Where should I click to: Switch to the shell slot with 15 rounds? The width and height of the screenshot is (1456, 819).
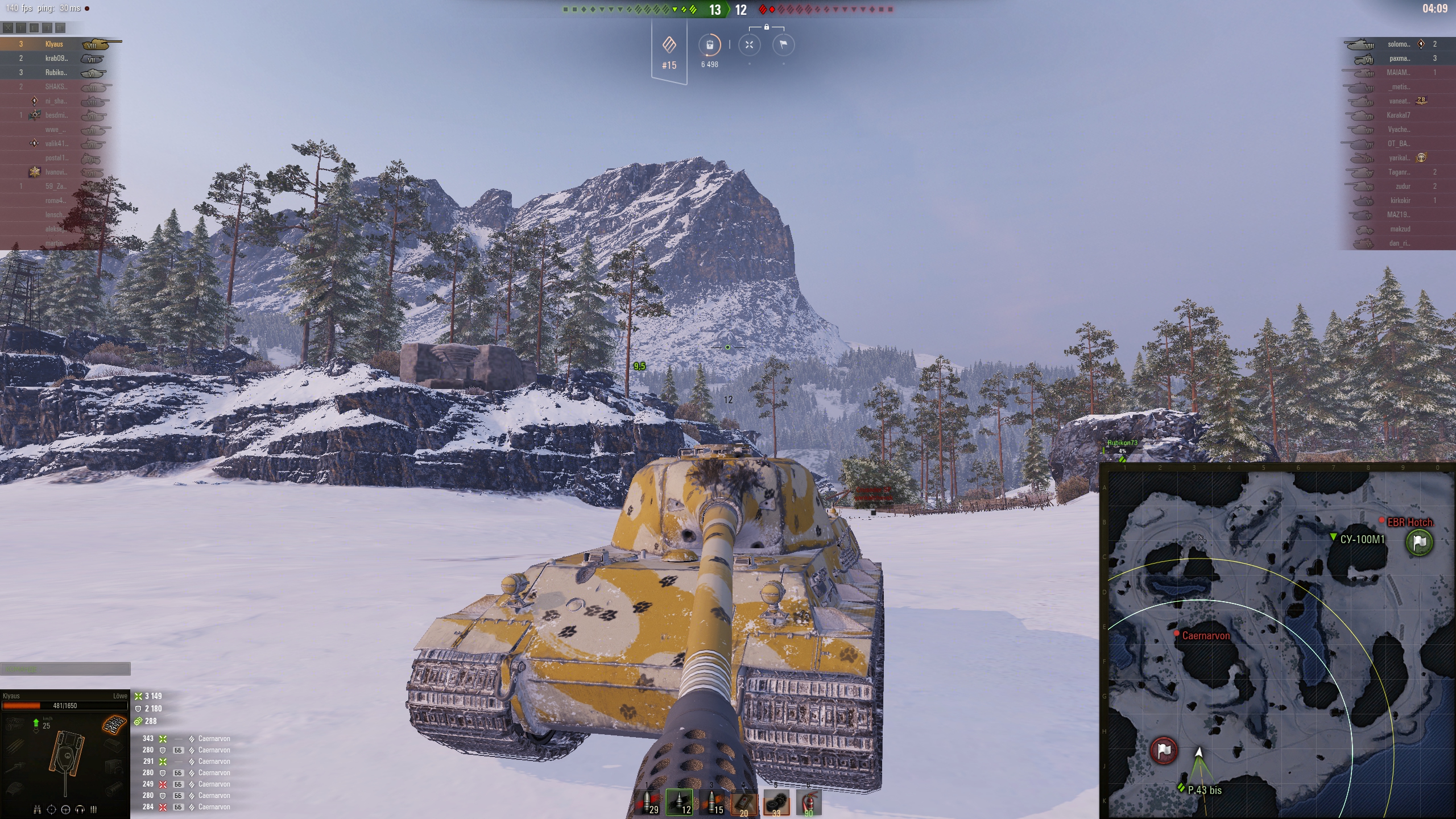[712, 803]
